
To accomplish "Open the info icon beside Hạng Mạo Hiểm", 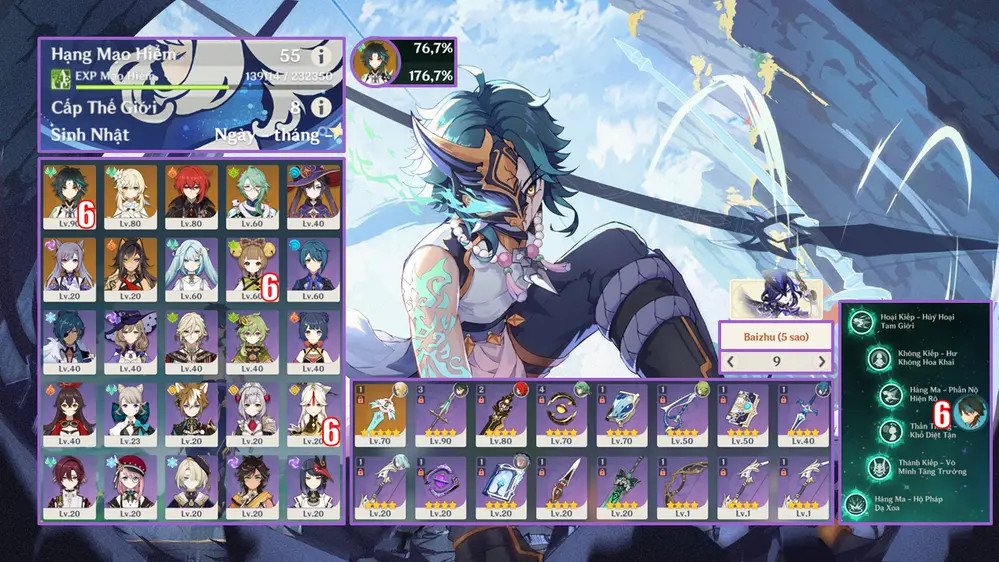I will (x=321, y=56).
